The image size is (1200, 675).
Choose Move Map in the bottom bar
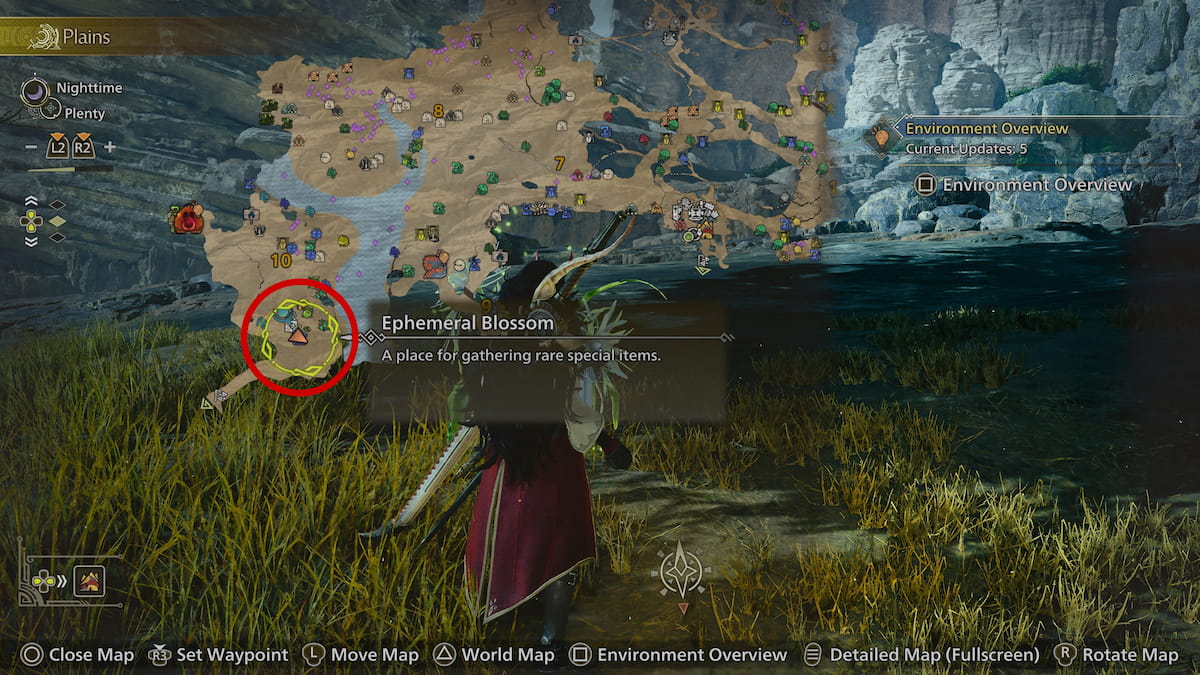(360, 655)
